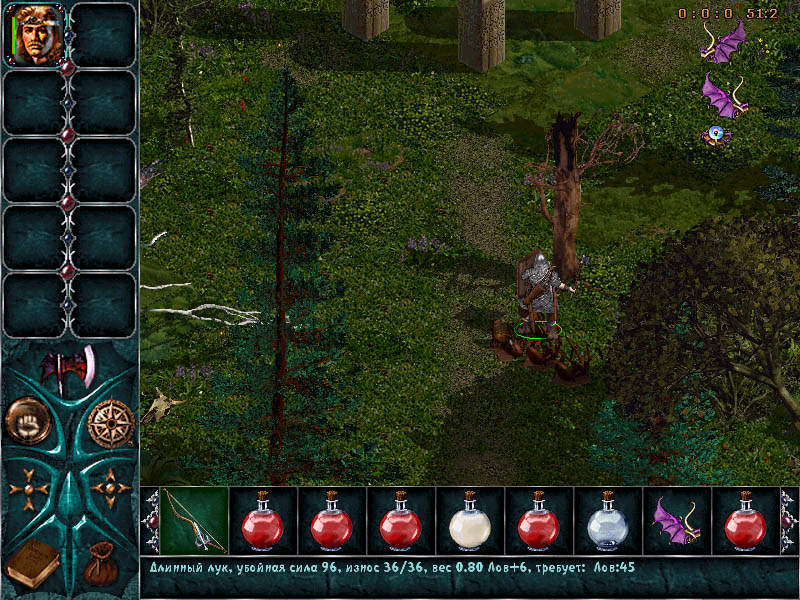Activate the battle axe attack command

coord(68,371)
